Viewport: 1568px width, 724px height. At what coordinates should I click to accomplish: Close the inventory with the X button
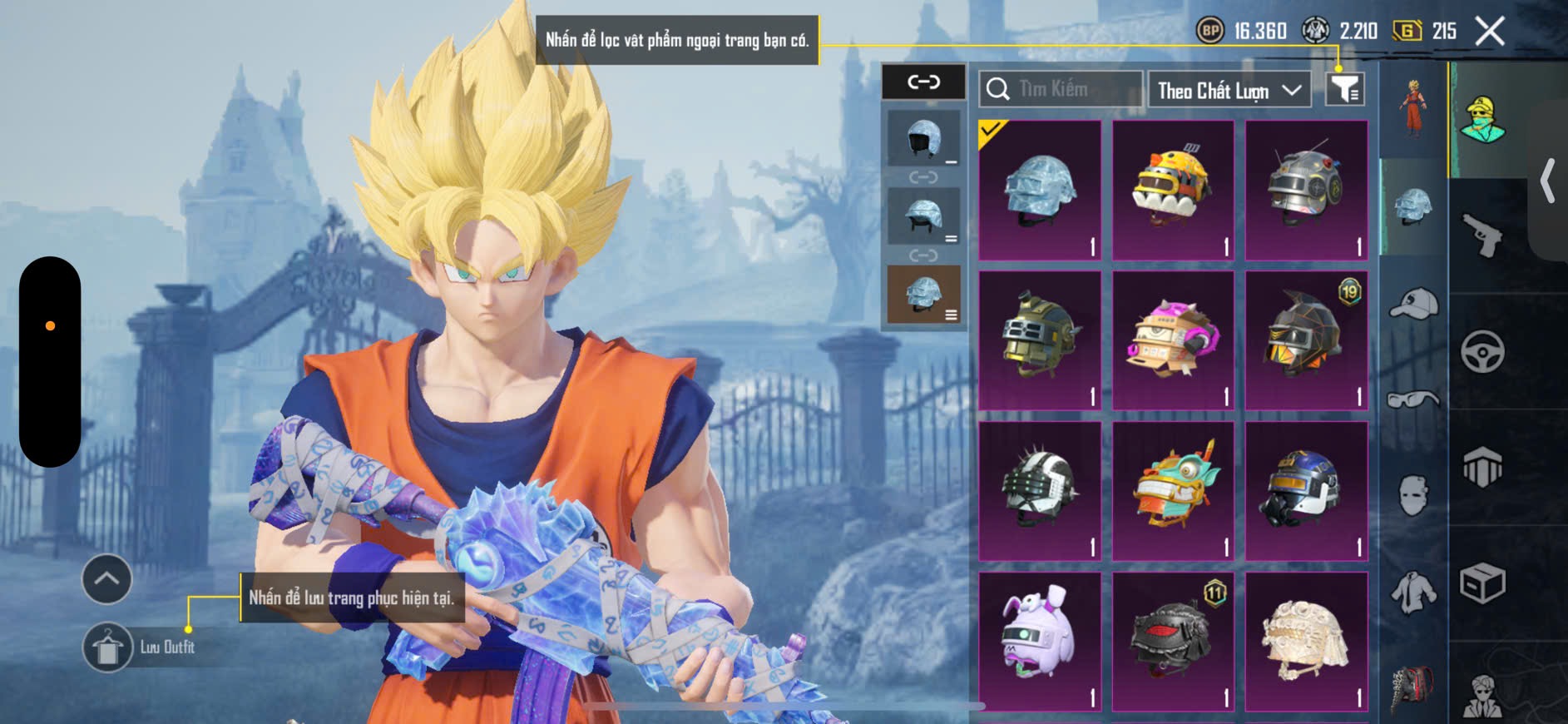(1490, 32)
